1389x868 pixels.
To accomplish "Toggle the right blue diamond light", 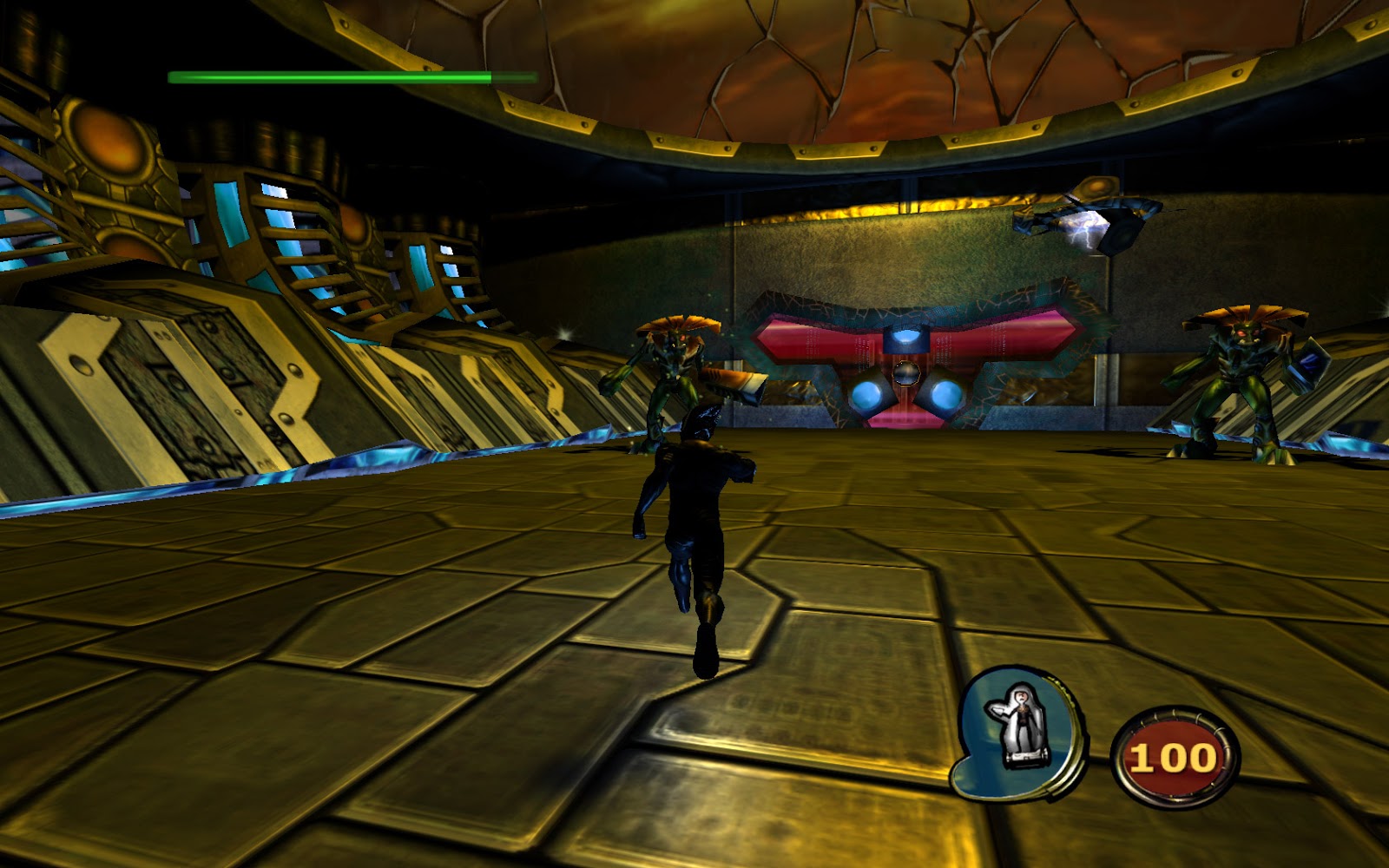I will pyautogui.click(x=946, y=395).
